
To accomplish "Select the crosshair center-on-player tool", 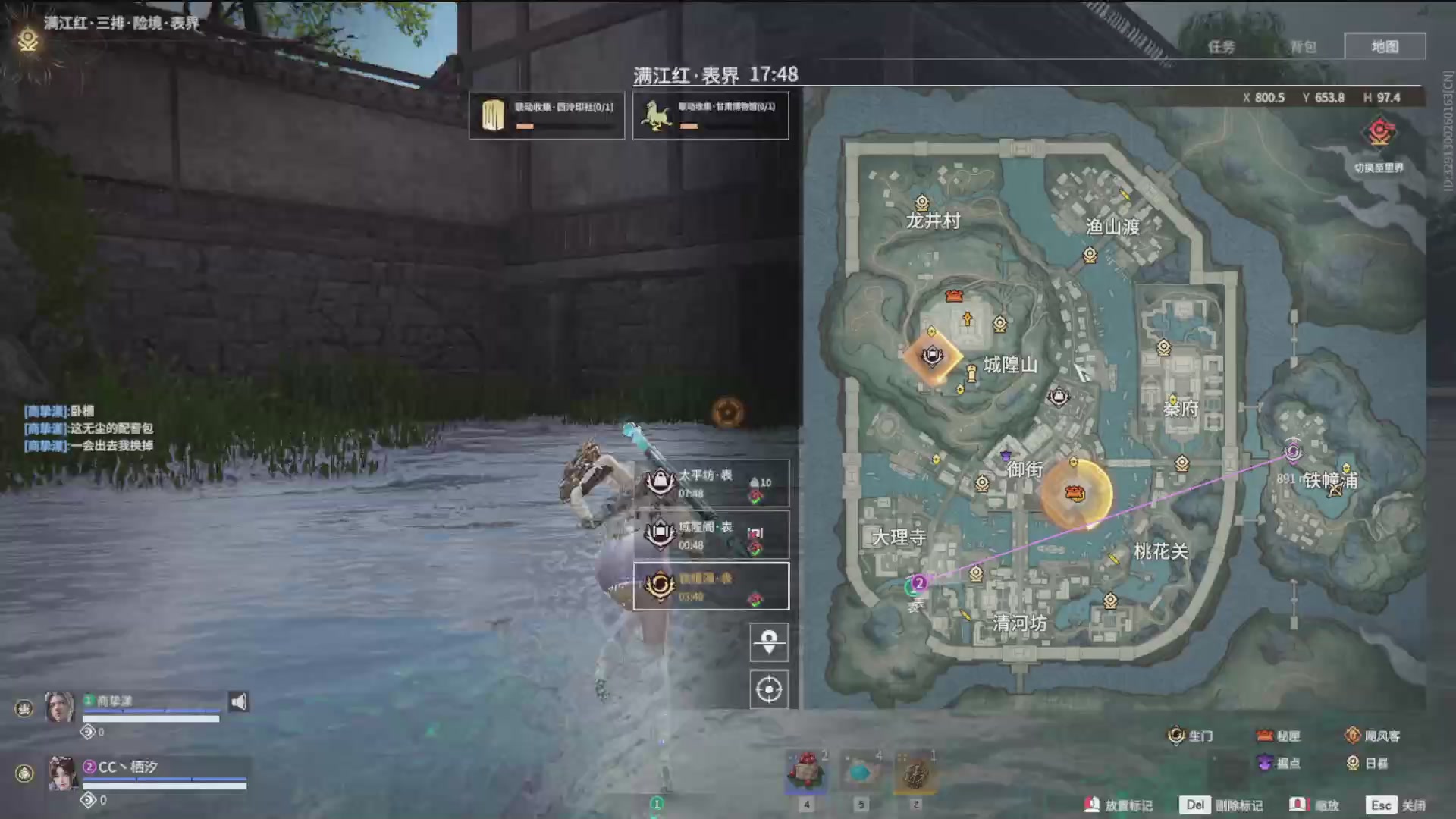I will (x=768, y=689).
